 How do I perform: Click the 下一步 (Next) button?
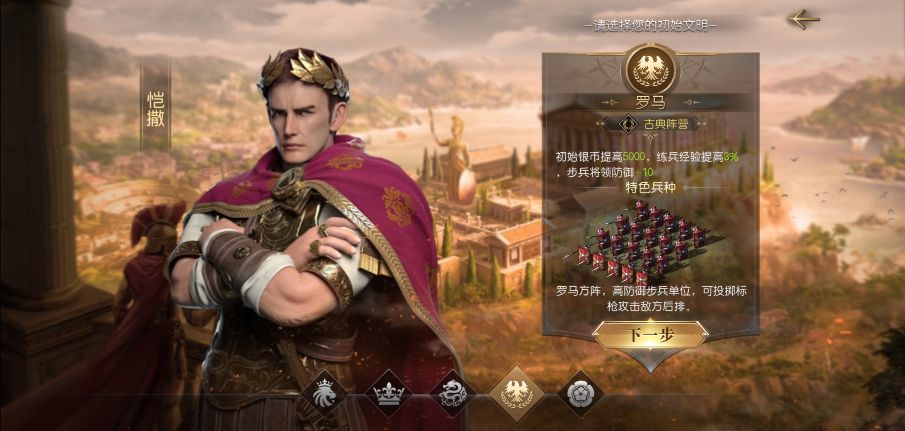point(650,335)
